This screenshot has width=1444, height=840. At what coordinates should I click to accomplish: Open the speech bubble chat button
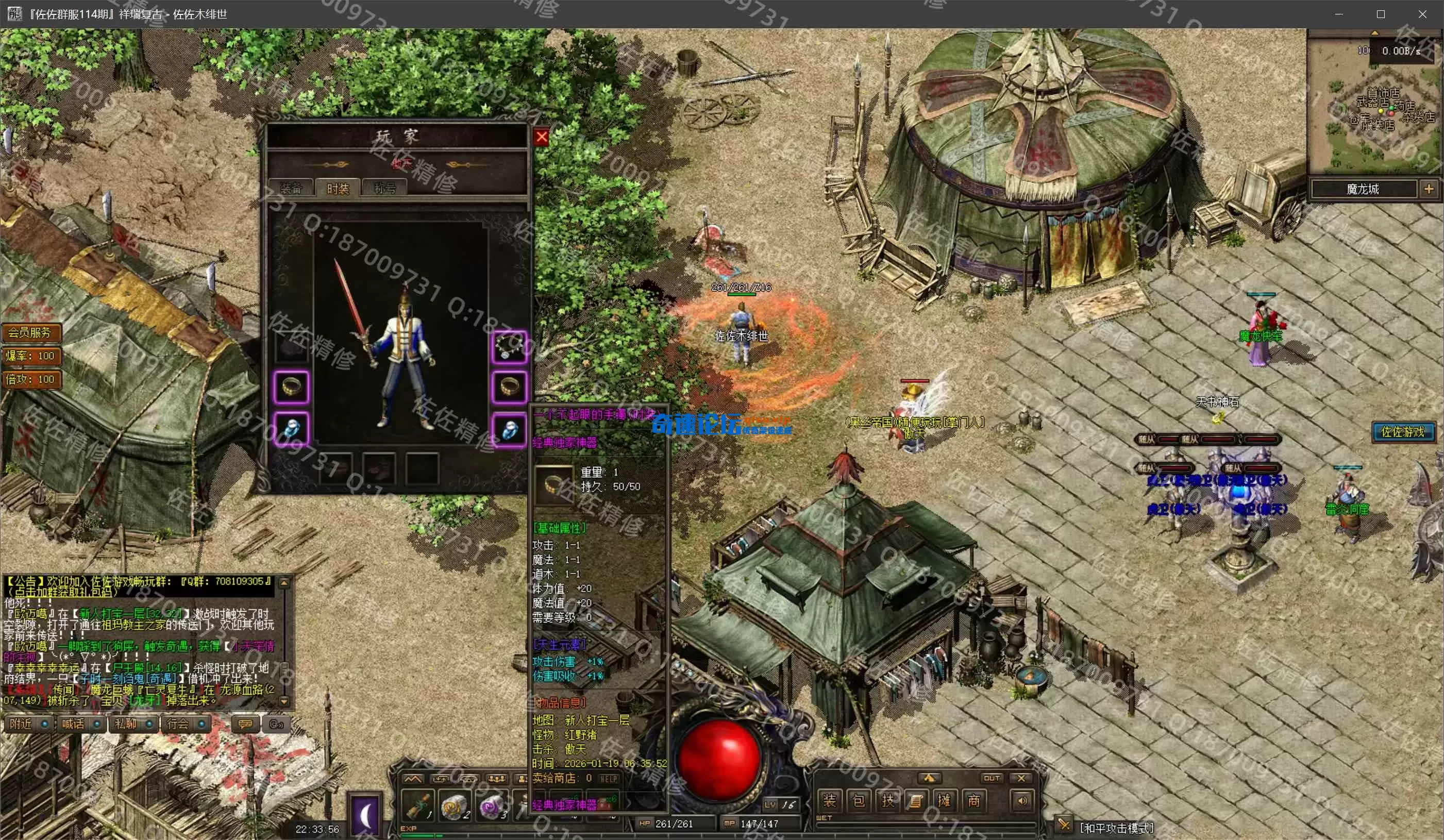(245, 724)
